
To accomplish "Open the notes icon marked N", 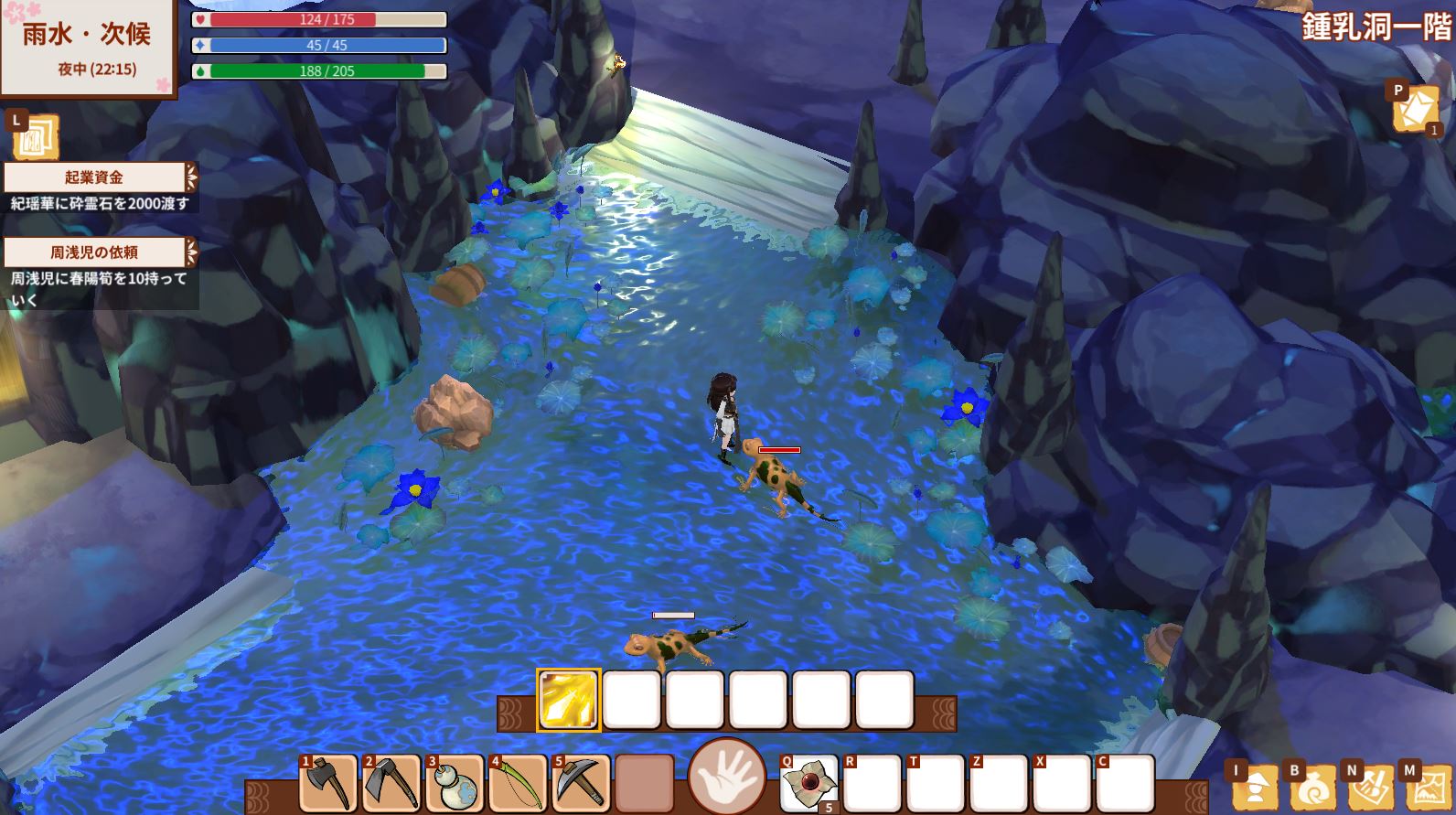I will 1370,788.
